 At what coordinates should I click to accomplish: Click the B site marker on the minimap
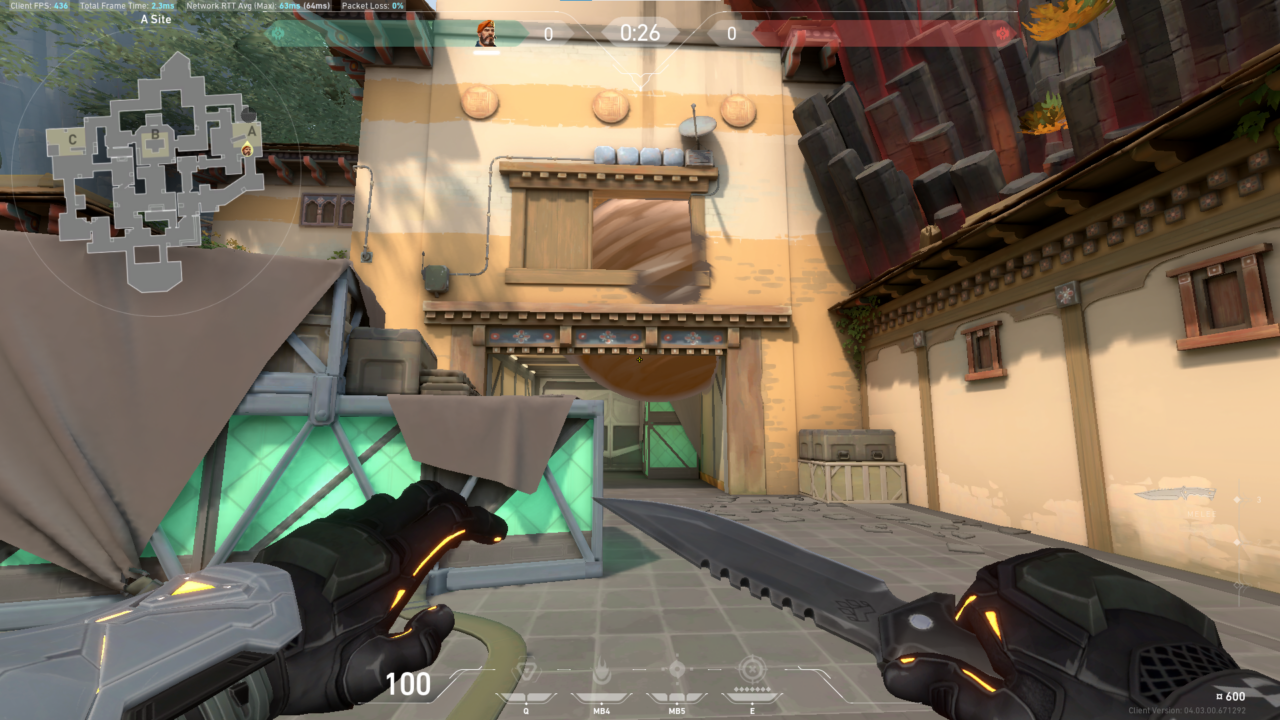click(156, 134)
